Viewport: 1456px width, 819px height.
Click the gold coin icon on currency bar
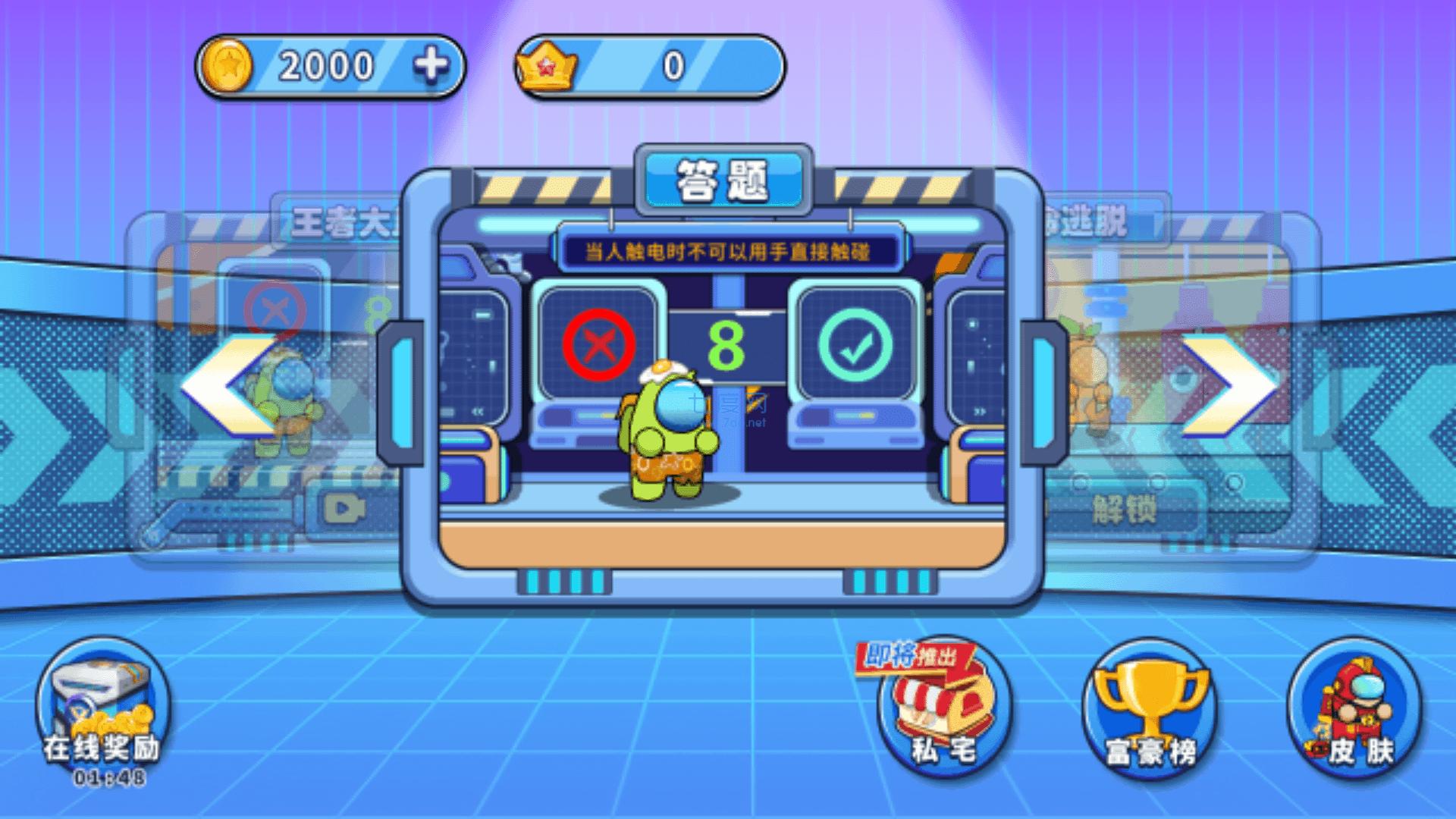pyautogui.click(x=227, y=66)
